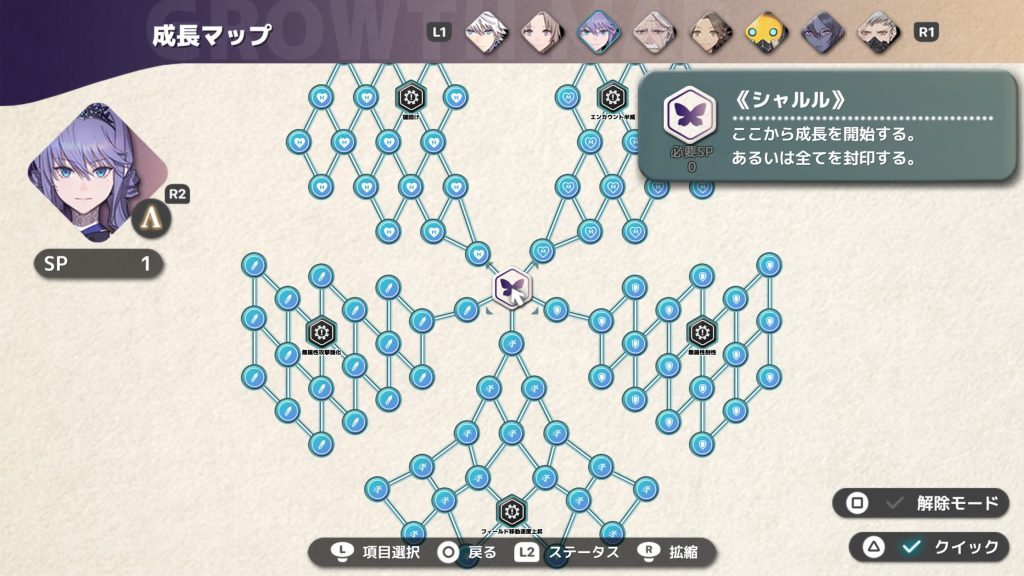Switch to the black-masked gray-haired character portrait

click(875, 31)
